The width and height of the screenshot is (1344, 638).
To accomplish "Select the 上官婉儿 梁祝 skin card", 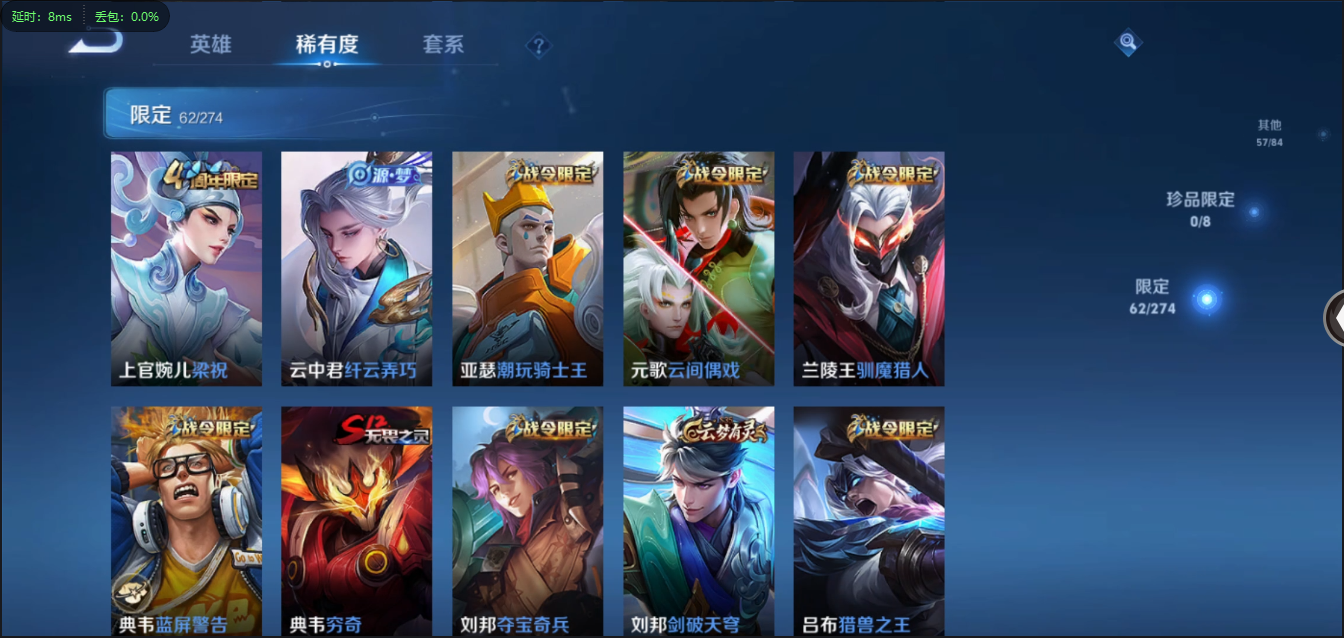I will click(186, 268).
